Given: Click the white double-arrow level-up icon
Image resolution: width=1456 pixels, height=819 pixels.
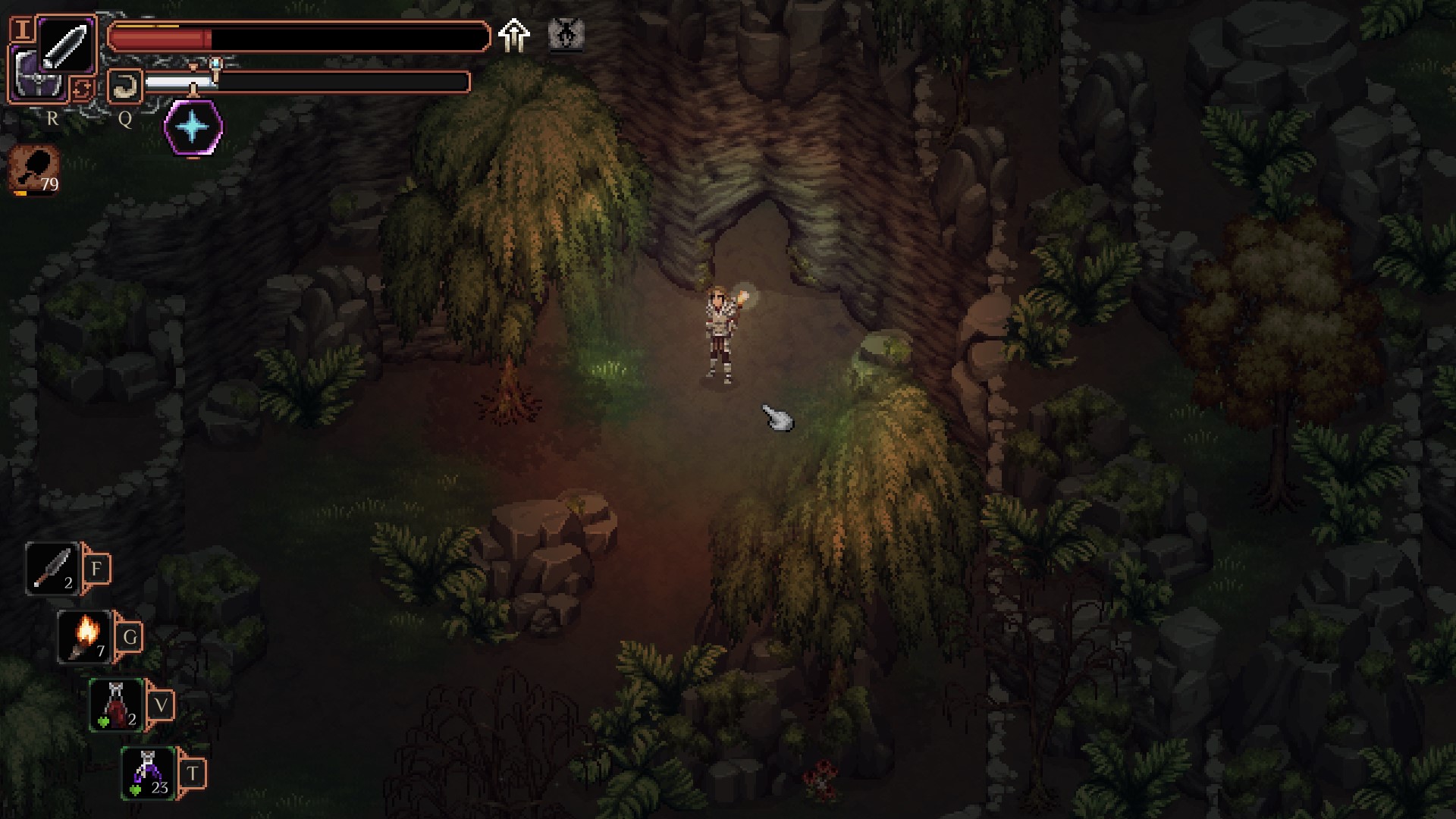Looking at the screenshot, I should click(x=514, y=36).
